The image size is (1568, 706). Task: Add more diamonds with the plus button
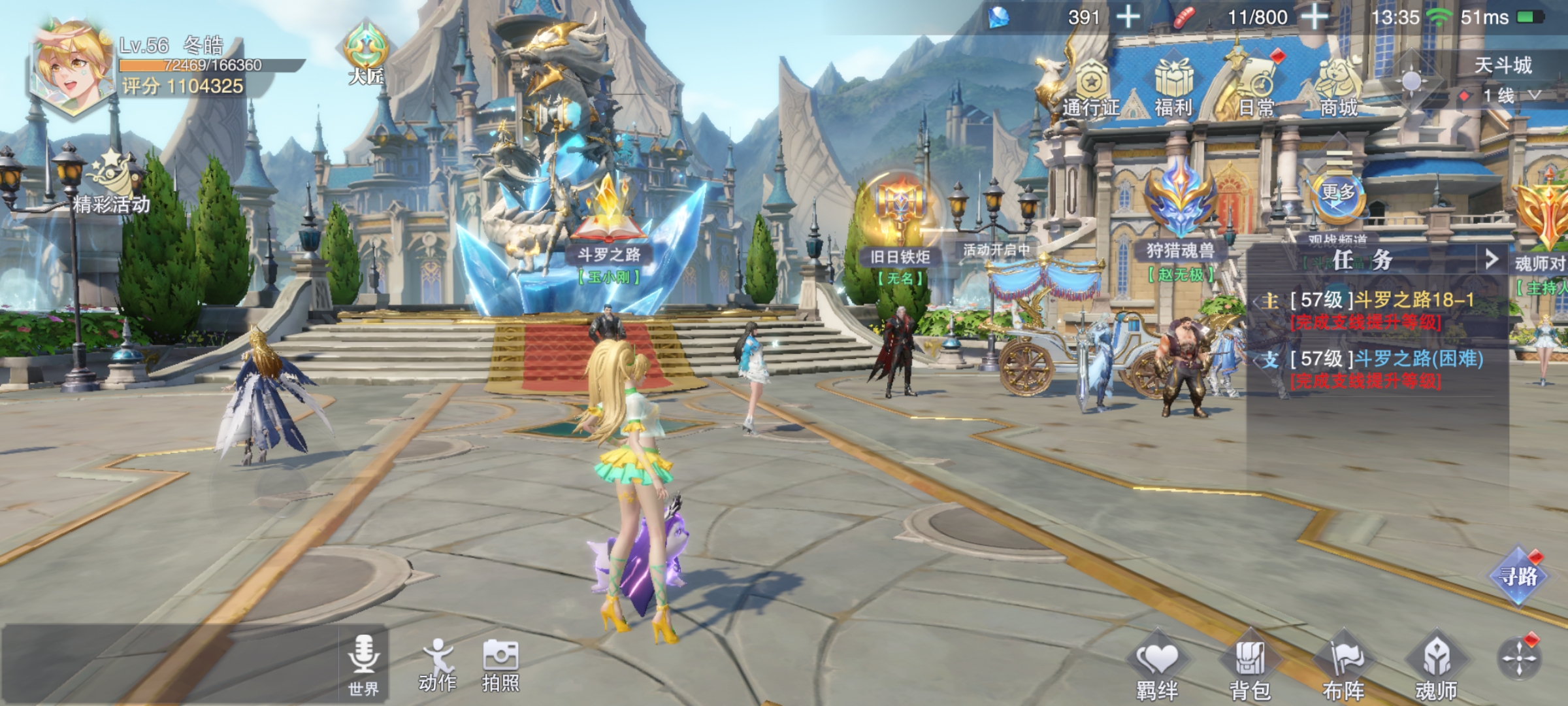pos(1128,17)
